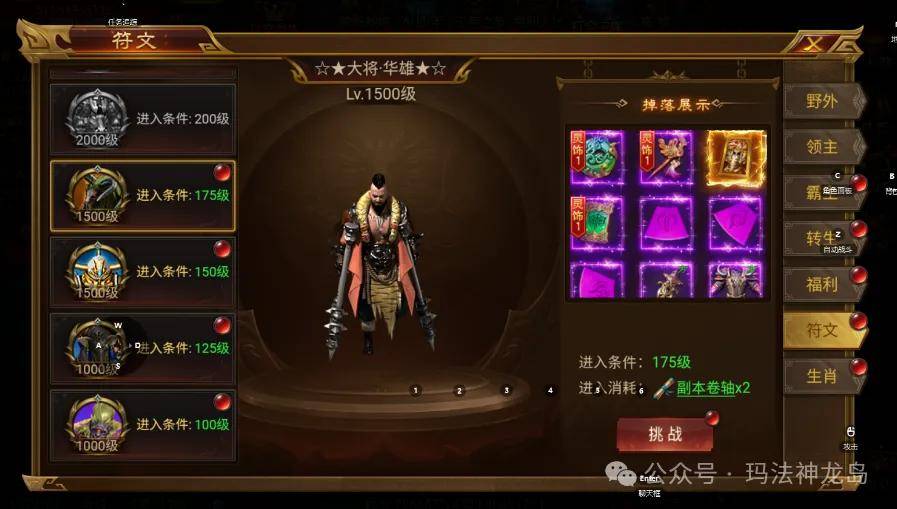
Task: Choose the boss requiring level 125
Action: click(142, 348)
